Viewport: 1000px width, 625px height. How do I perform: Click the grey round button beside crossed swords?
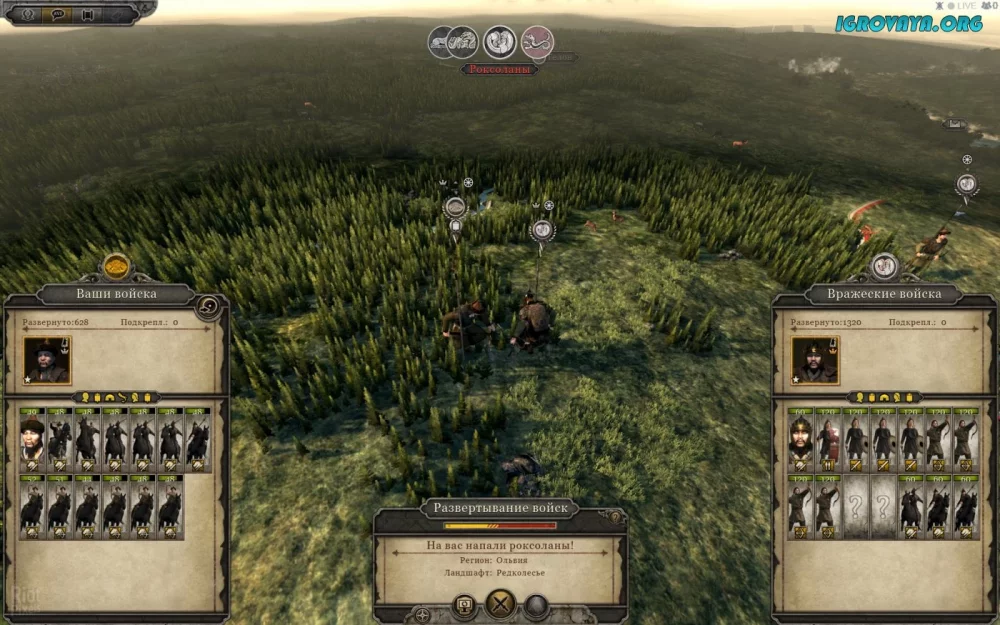[537, 605]
